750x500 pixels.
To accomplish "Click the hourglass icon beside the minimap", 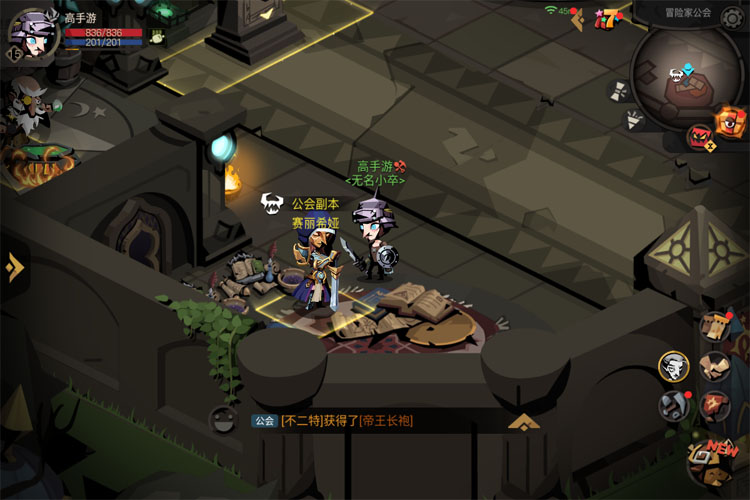I will (x=618, y=89).
